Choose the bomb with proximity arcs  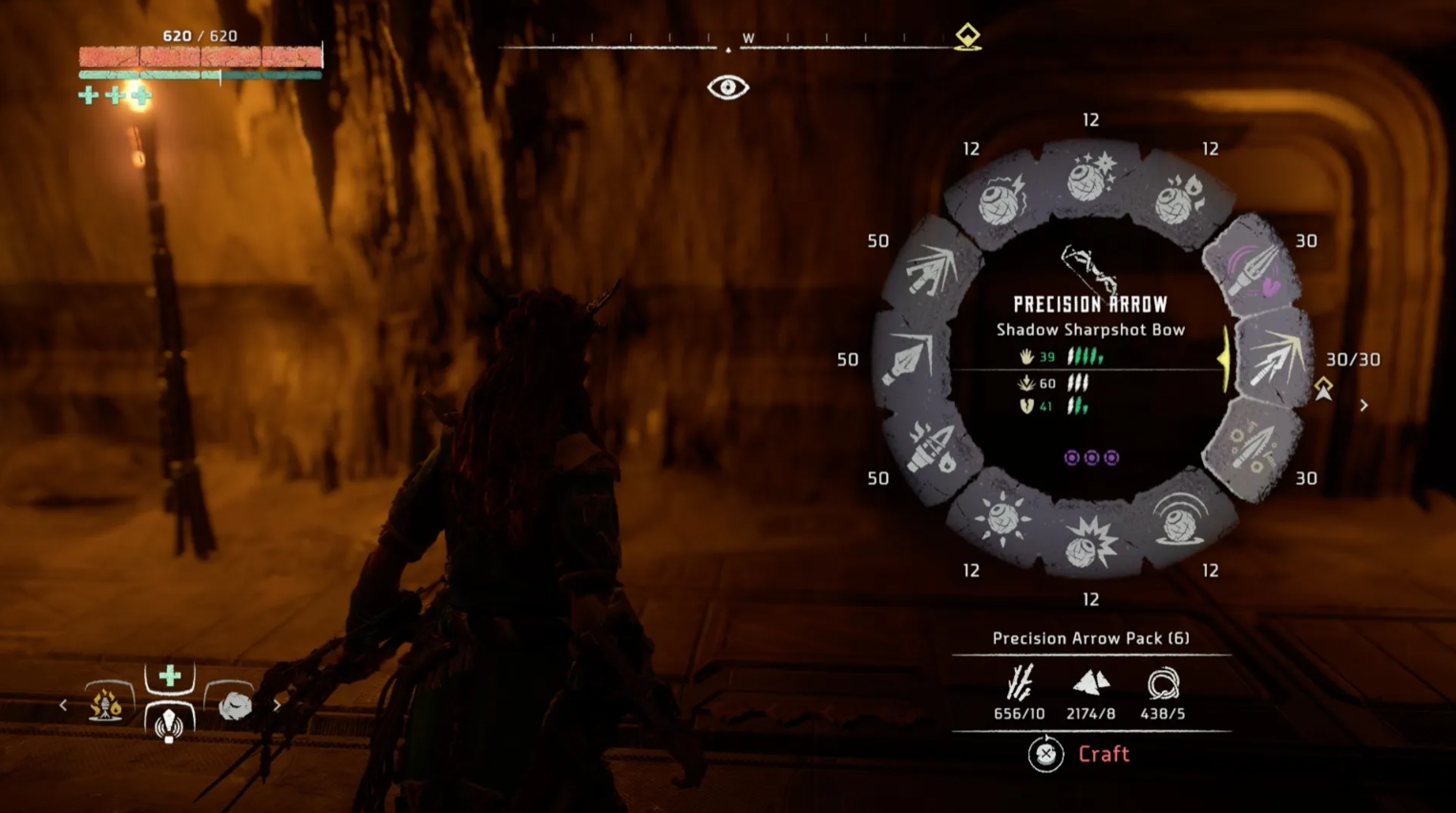click(x=1180, y=519)
